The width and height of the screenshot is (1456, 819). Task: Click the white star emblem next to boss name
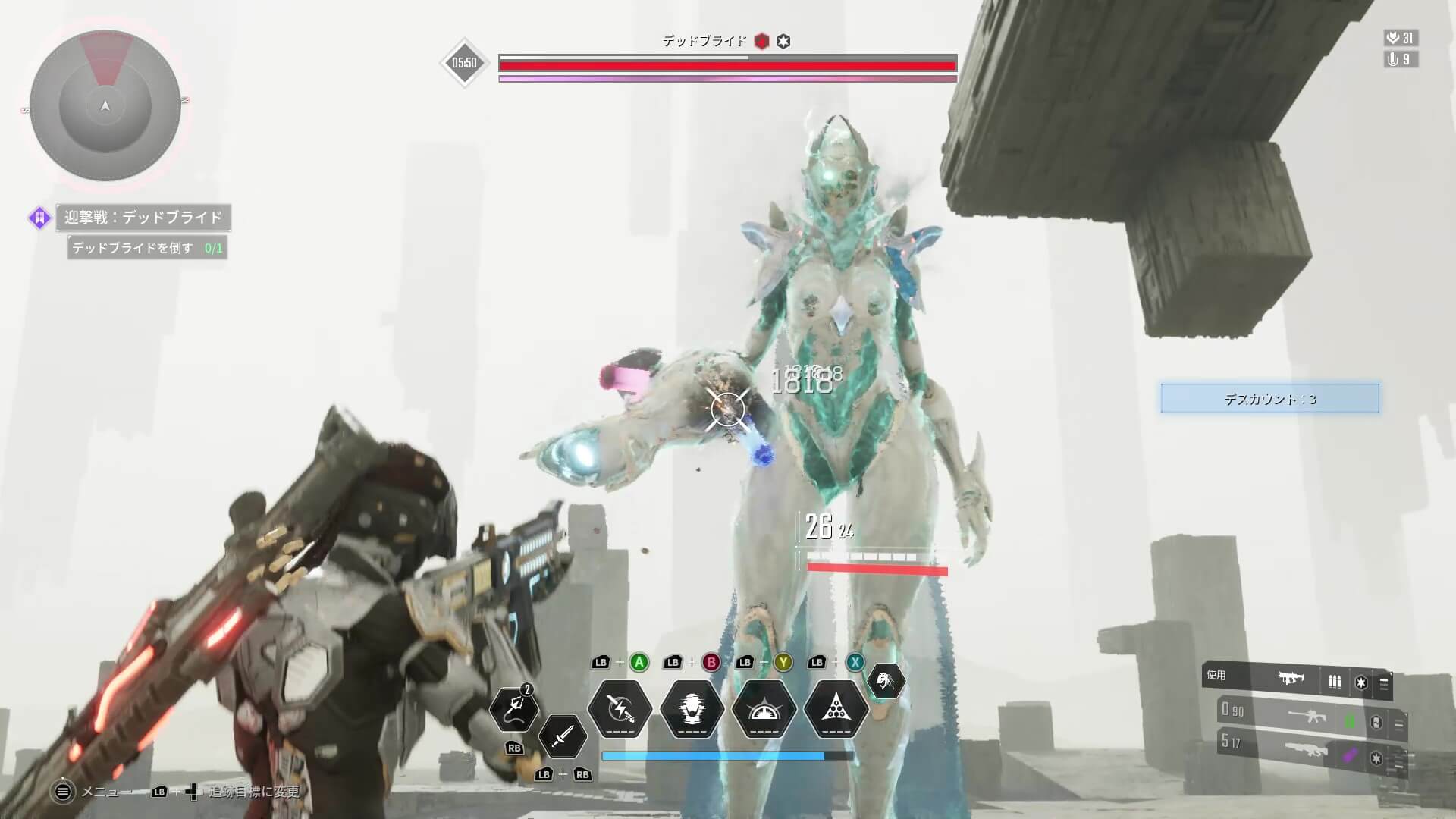coord(784,42)
